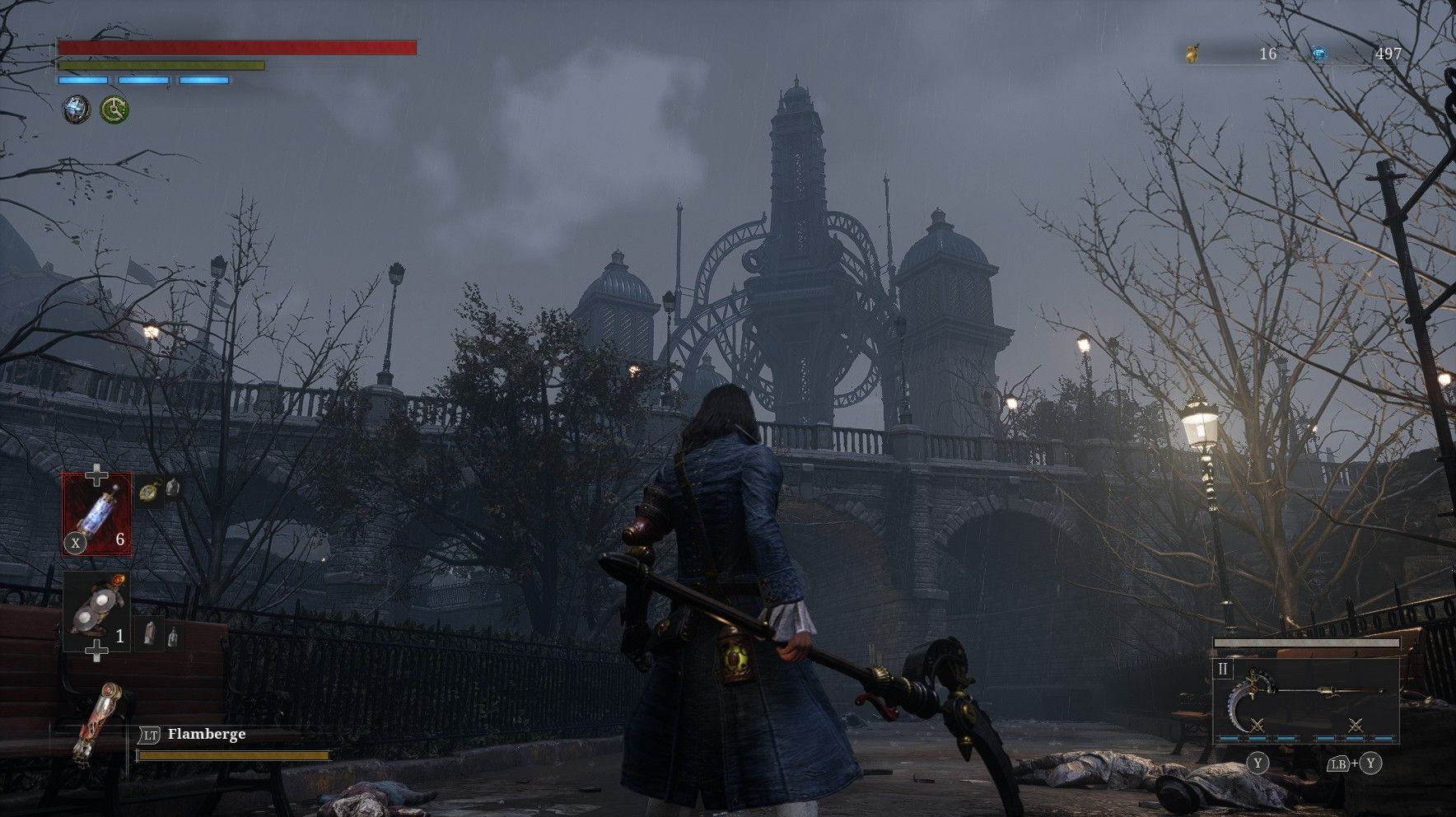Open the equipped scythe weapon panel
The height and width of the screenshot is (817, 1456).
tap(1305, 700)
